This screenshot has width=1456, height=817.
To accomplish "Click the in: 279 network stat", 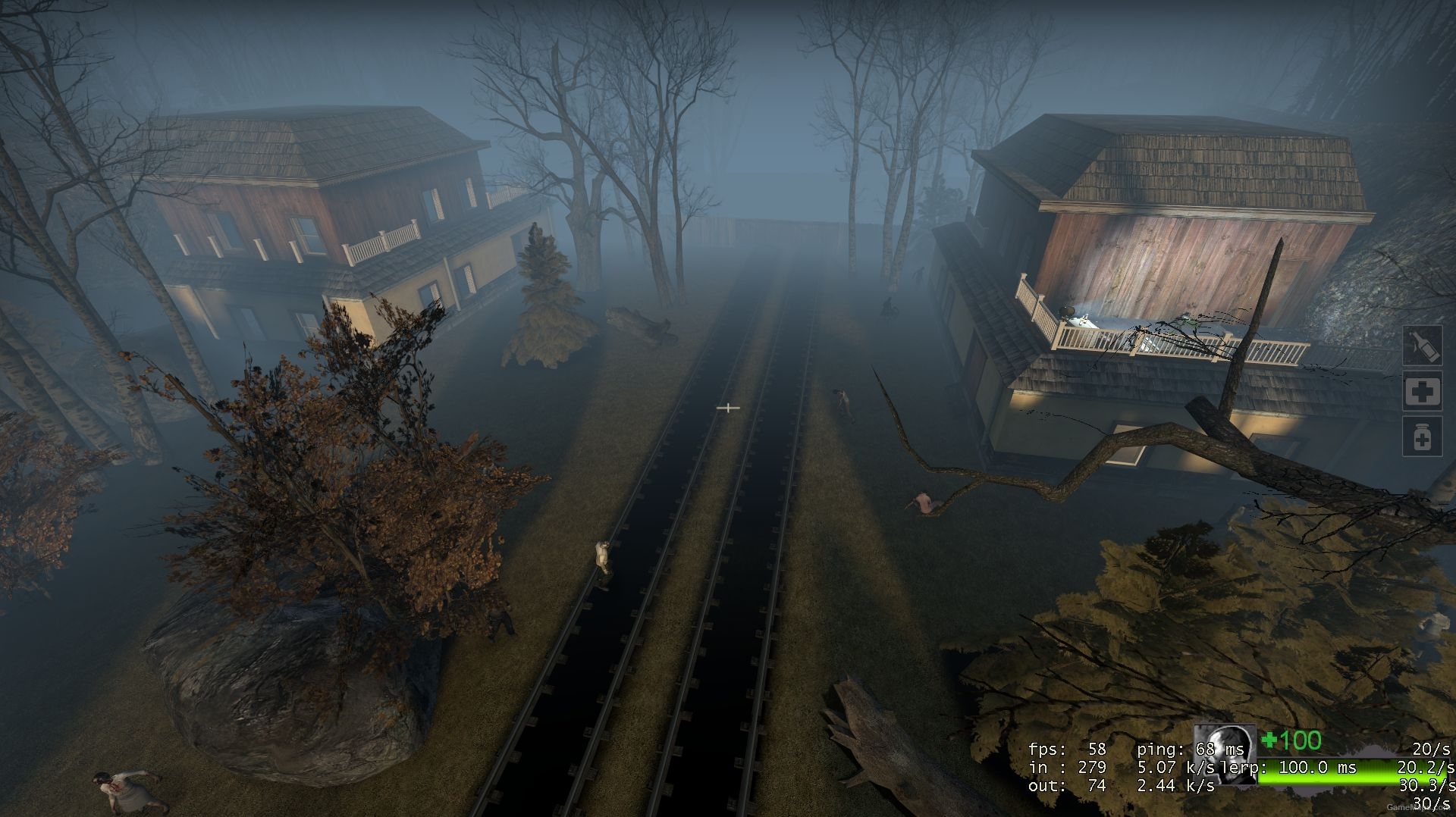I will coord(1065,766).
